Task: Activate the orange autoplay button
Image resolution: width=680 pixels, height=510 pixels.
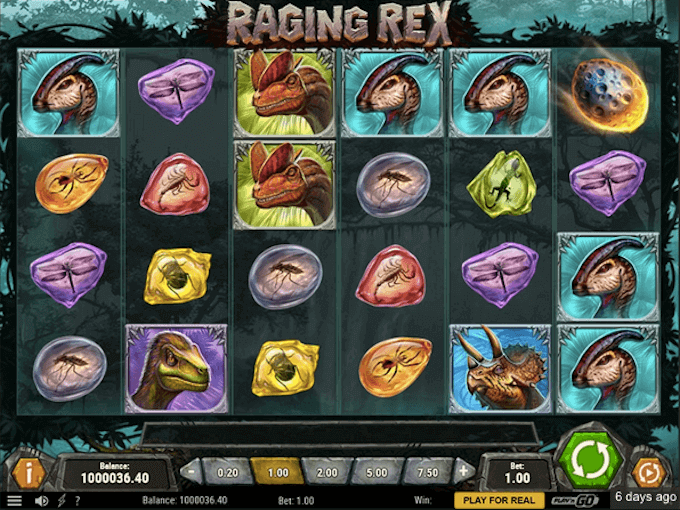Action: tap(648, 470)
